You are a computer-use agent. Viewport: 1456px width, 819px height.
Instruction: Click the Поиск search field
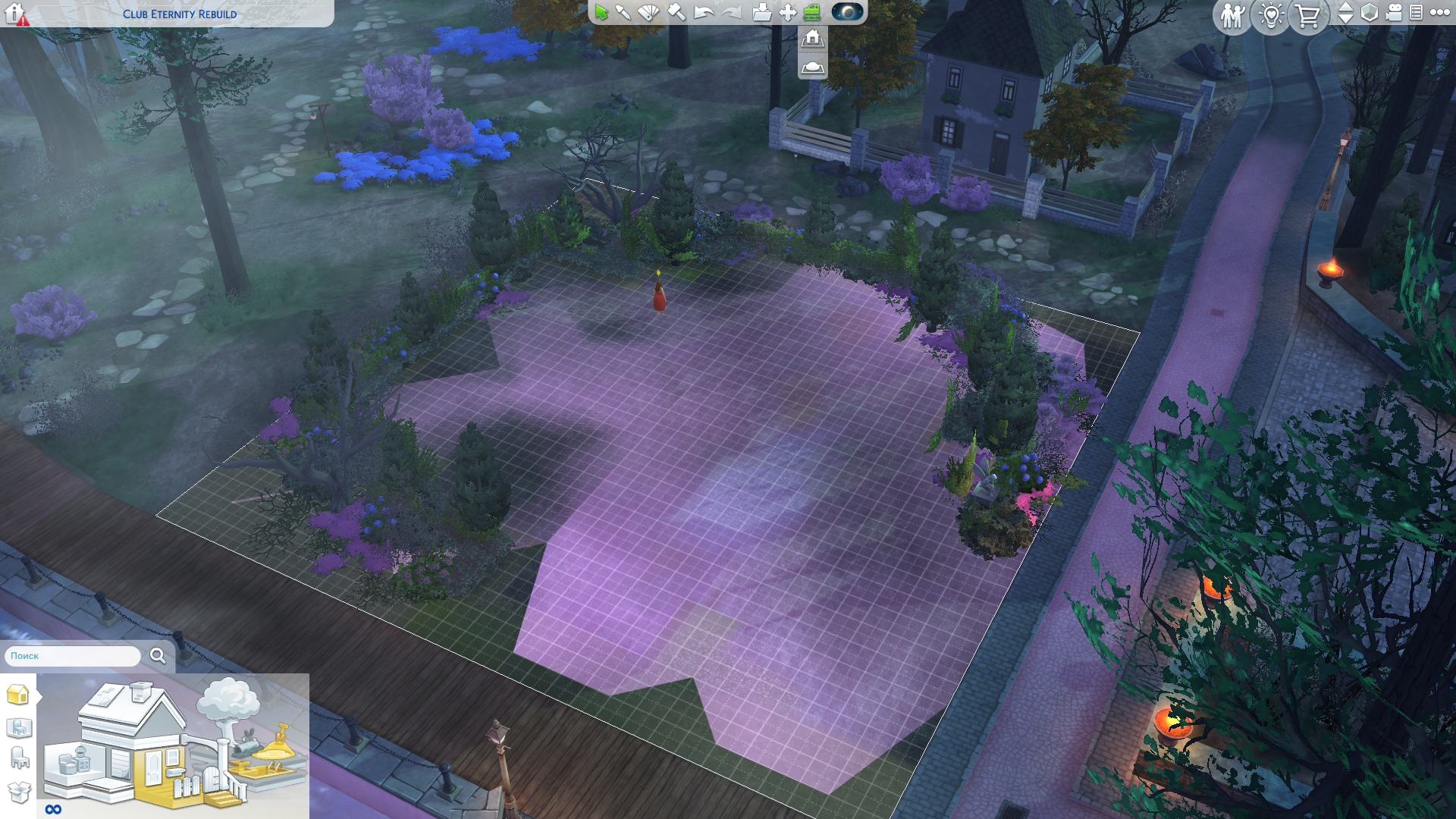pos(74,656)
